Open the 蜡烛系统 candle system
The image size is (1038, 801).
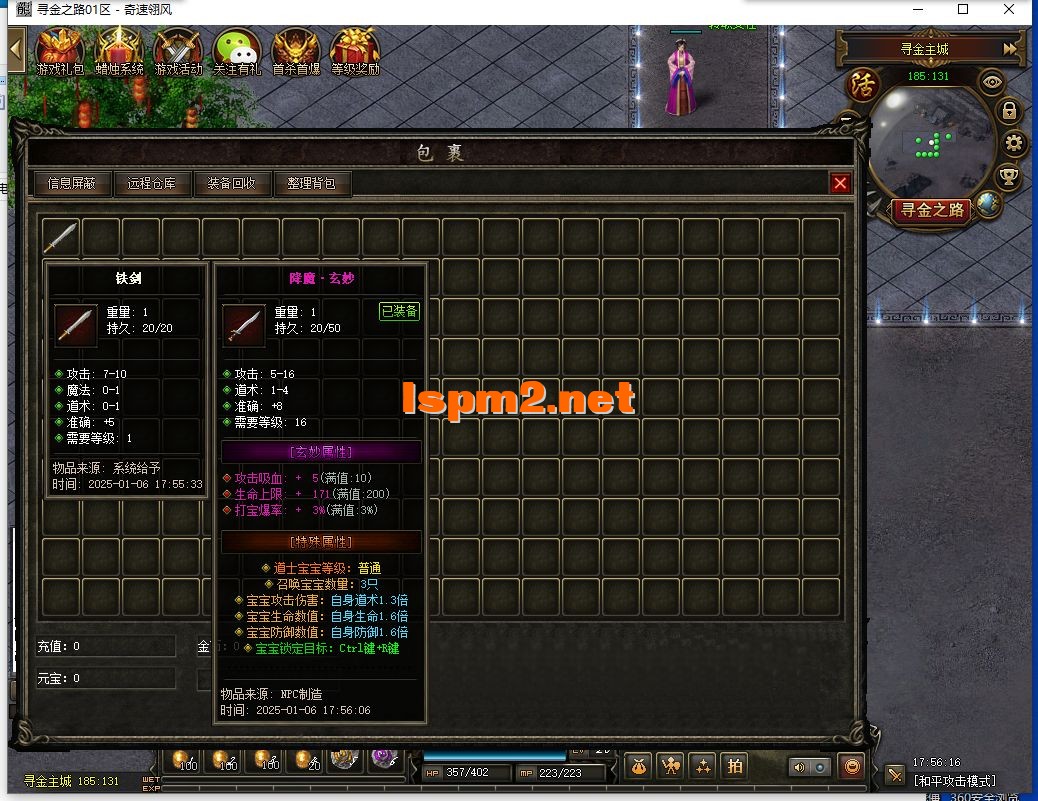pos(119,50)
